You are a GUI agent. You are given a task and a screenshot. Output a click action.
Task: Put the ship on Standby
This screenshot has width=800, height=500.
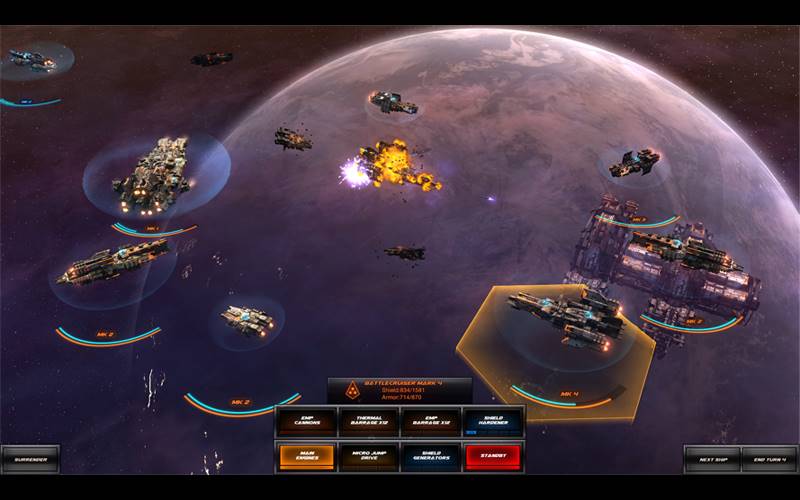point(493,456)
